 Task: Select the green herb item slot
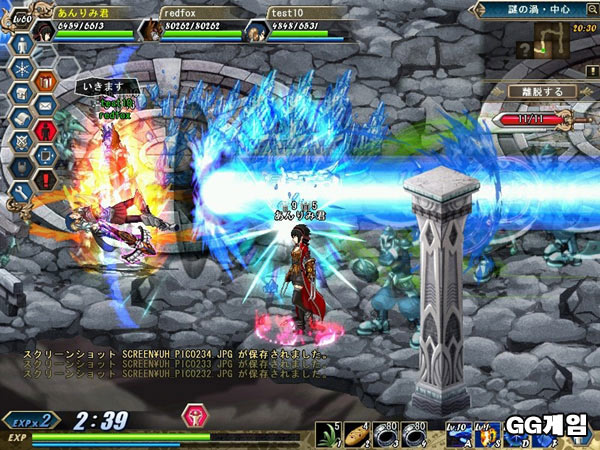click(326, 432)
